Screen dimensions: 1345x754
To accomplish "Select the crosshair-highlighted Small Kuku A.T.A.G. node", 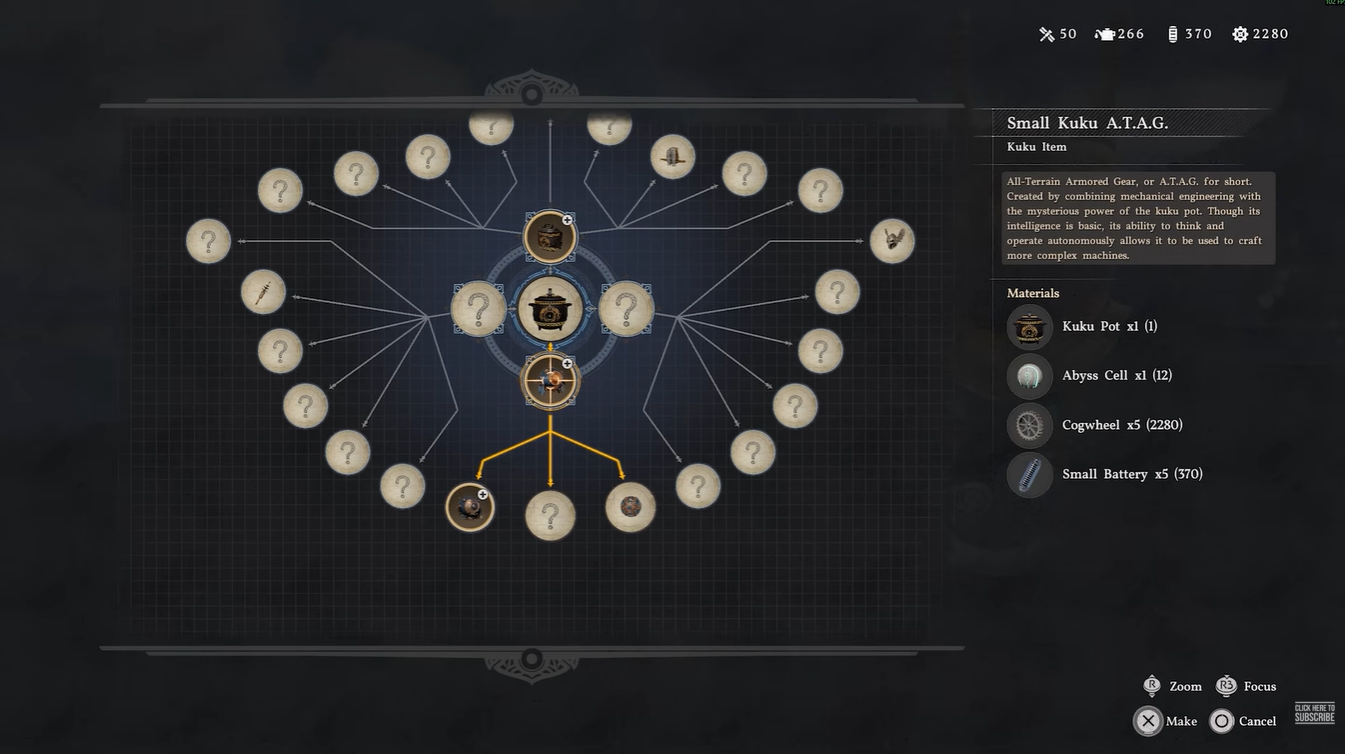I will coord(550,380).
